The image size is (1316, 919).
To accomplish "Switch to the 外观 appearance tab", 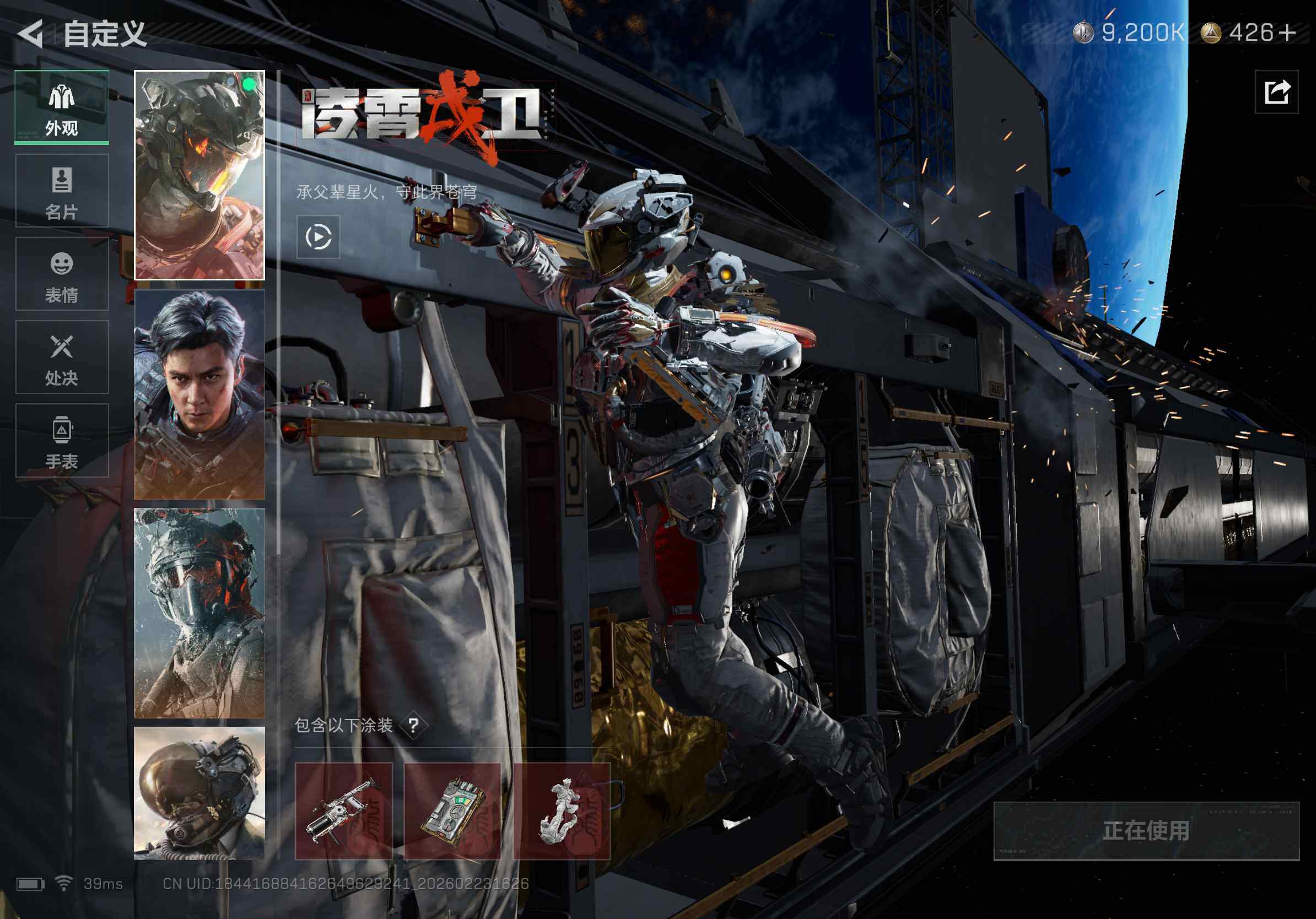I will coord(62,107).
